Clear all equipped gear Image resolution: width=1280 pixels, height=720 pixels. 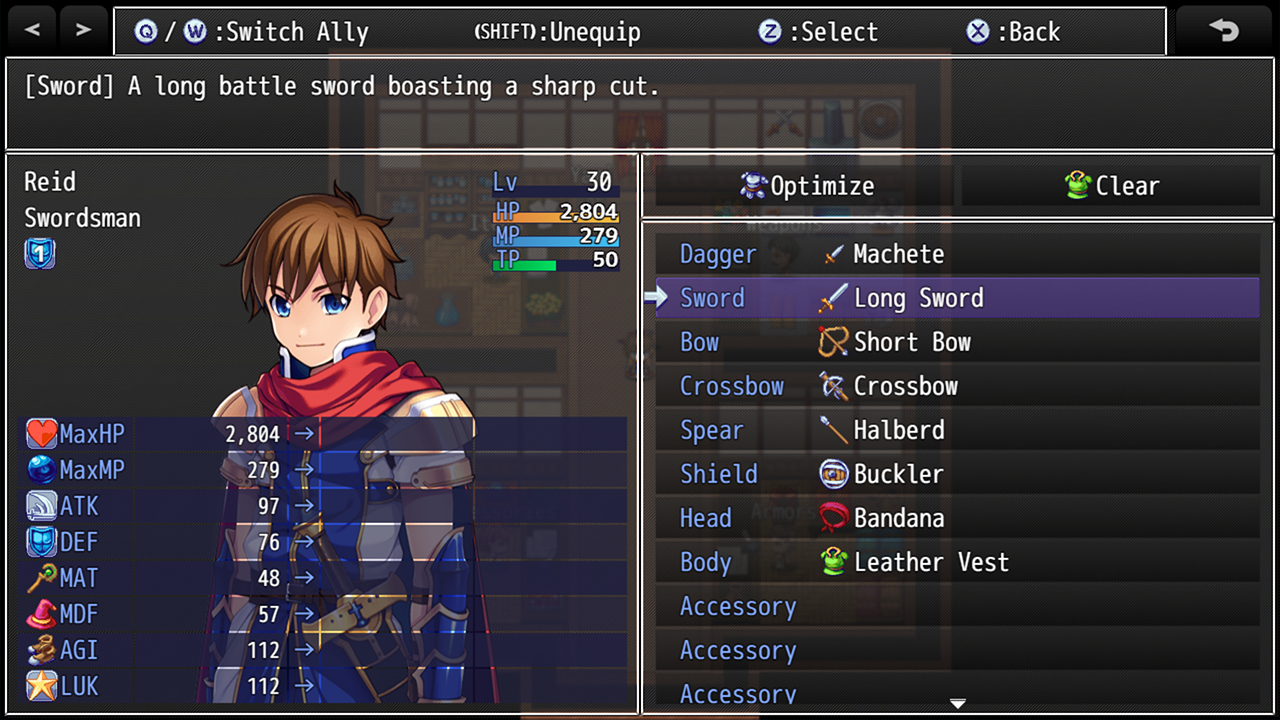1111,186
